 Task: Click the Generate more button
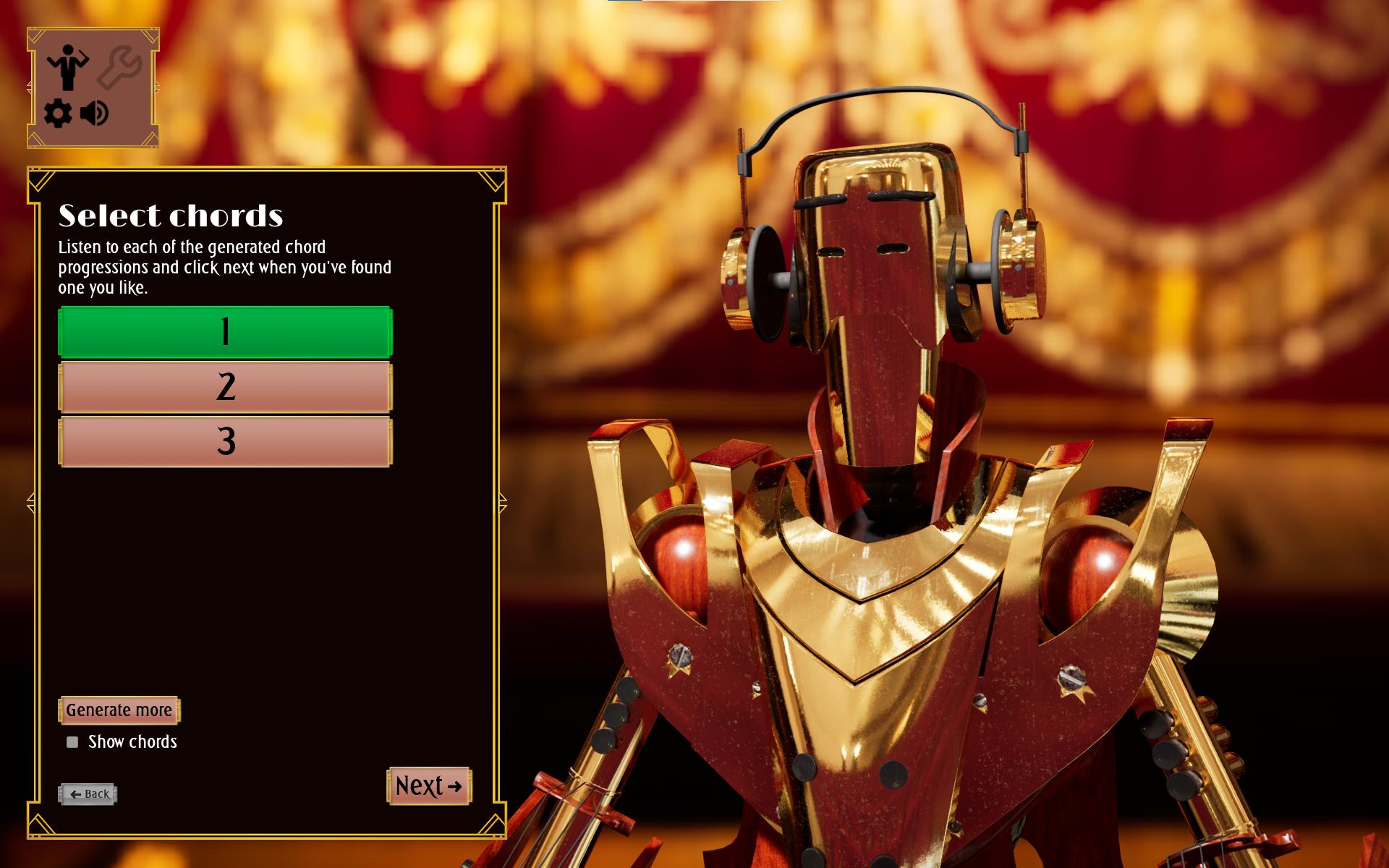119,710
